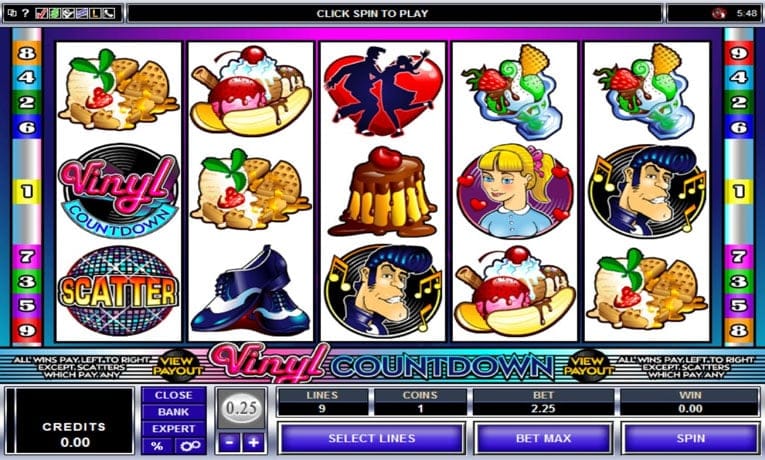
Task: Open the BANK cashier
Action: (173, 411)
